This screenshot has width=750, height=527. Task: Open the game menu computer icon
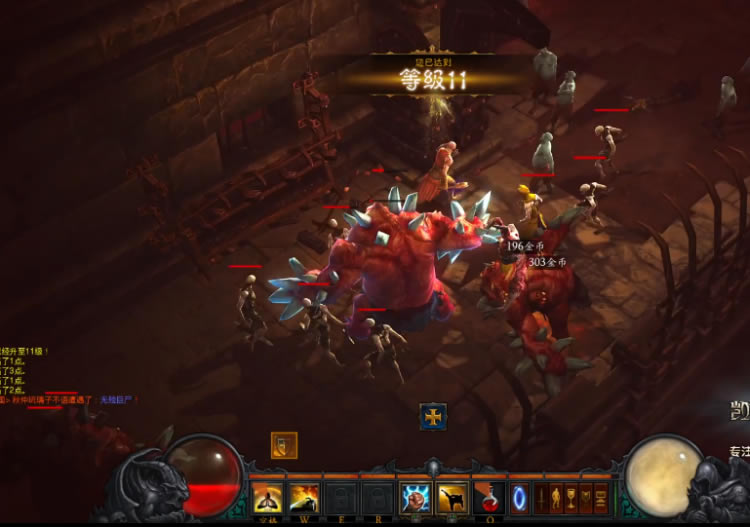pyautogui.click(x=601, y=497)
